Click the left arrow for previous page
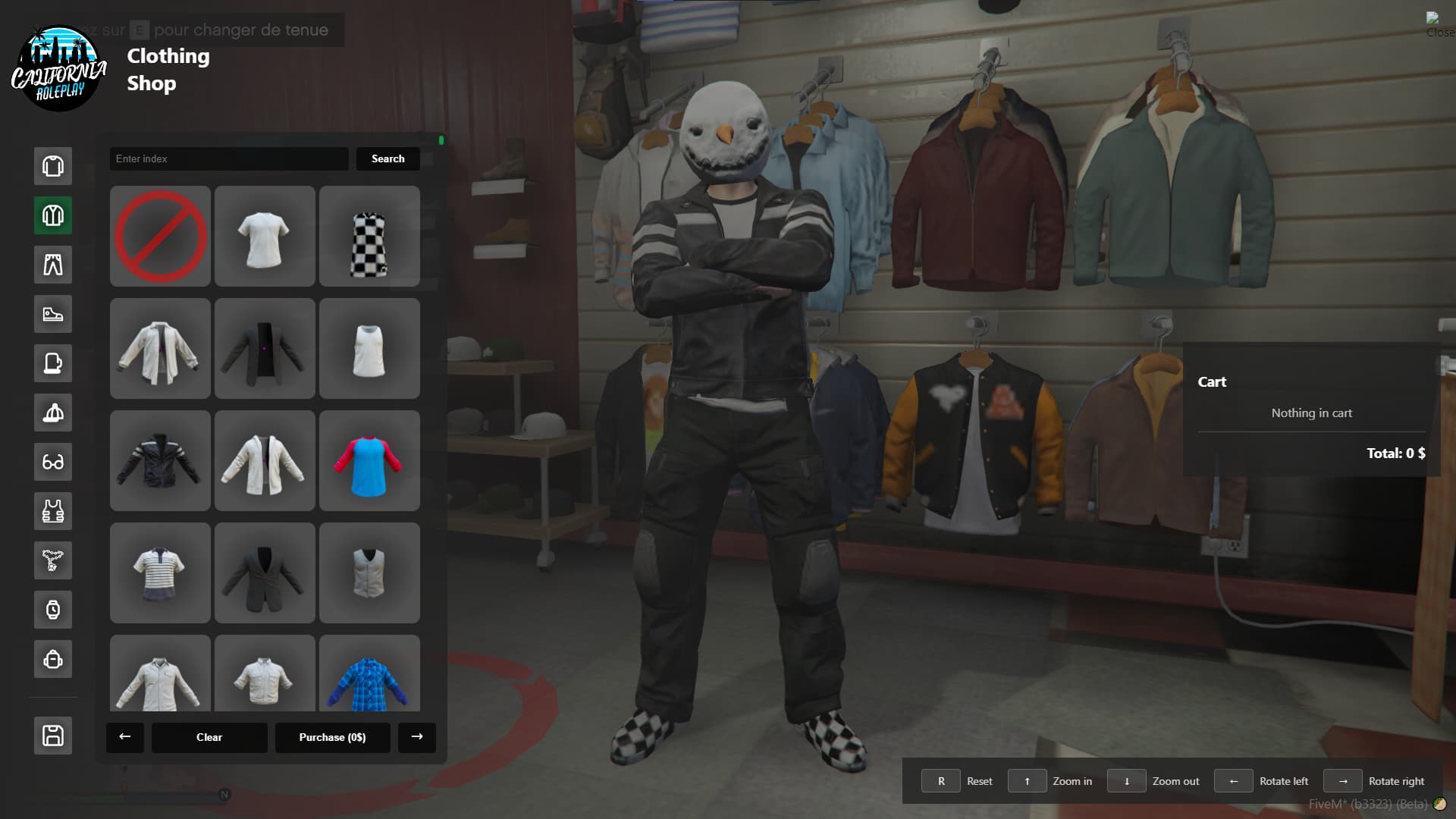1456x819 pixels. pyautogui.click(x=125, y=737)
